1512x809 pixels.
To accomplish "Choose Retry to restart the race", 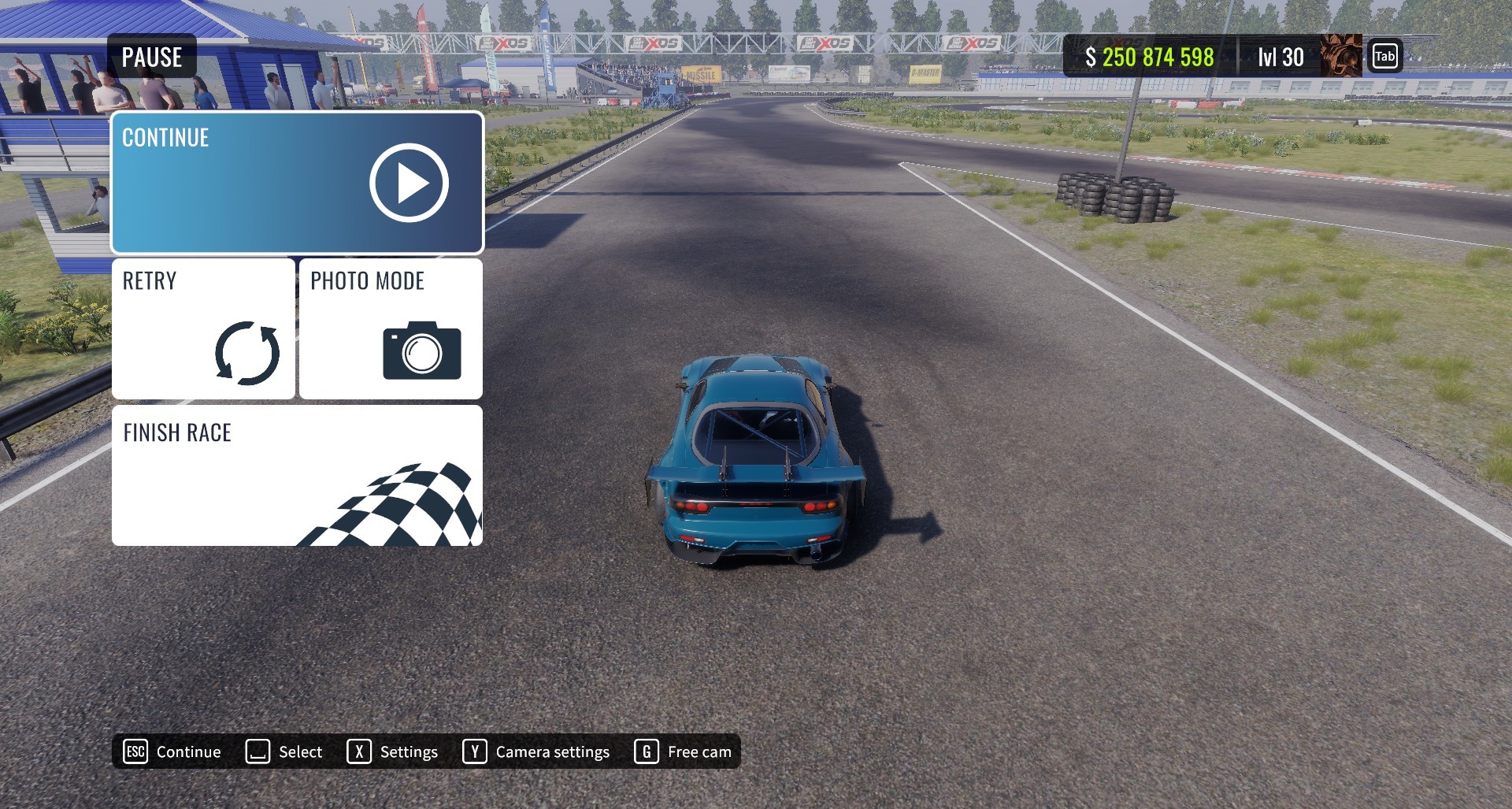I will click(203, 328).
